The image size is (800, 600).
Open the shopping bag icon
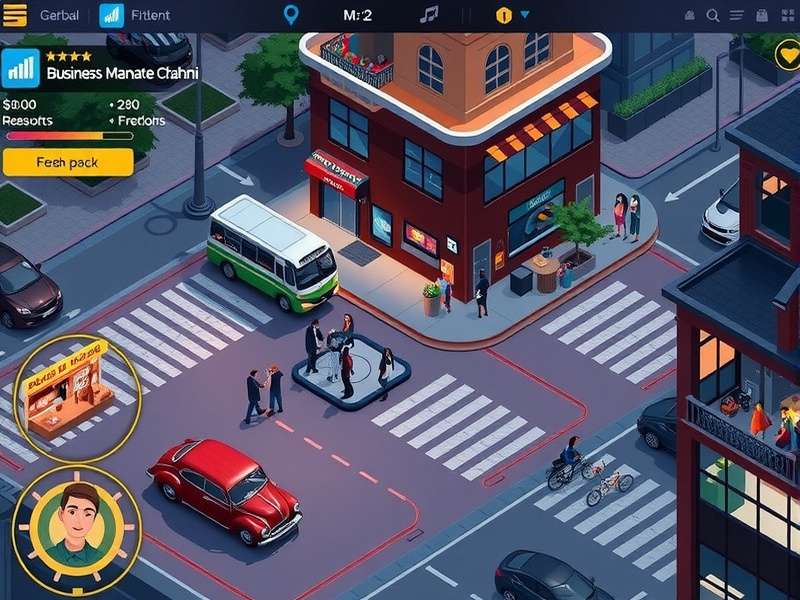pyautogui.click(x=762, y=15)
